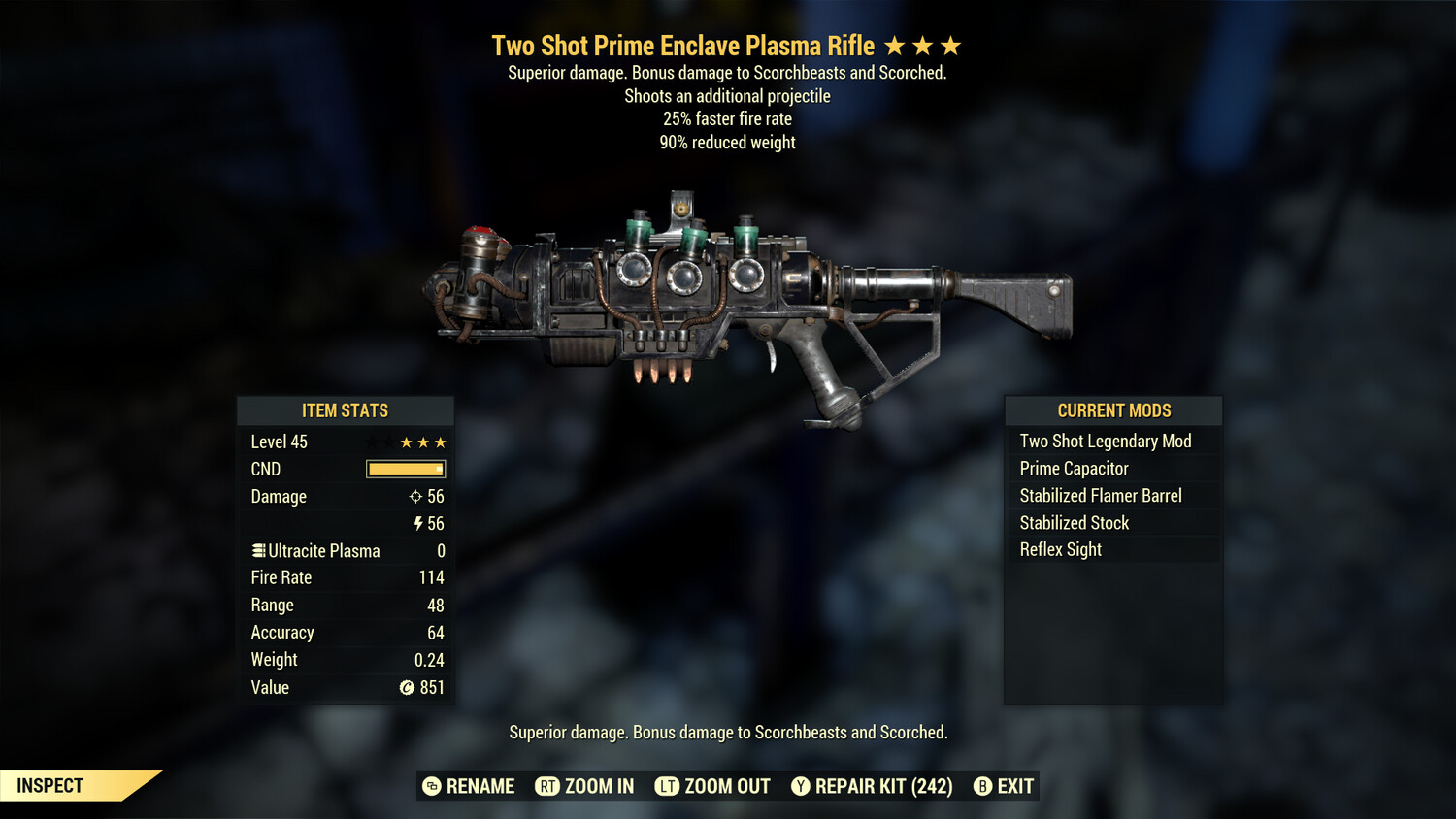This screenshot has height=819, width=1456.
Task: Click the RENAME button
Action: click(479, 786)
